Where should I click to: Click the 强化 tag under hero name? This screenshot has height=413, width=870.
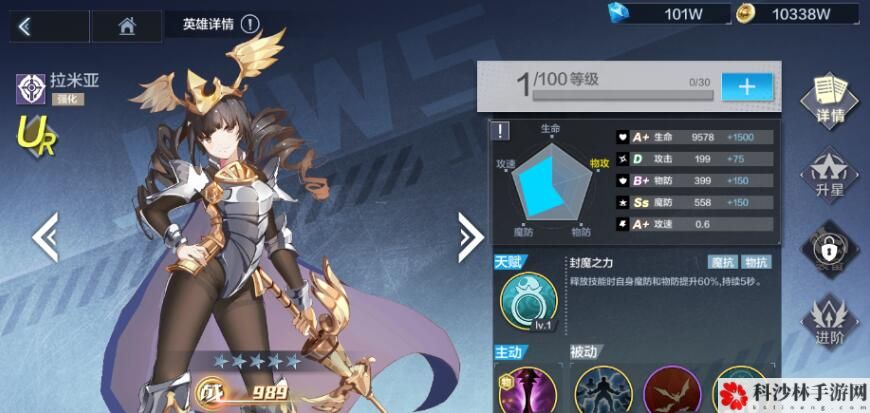[x=68, y=100]
